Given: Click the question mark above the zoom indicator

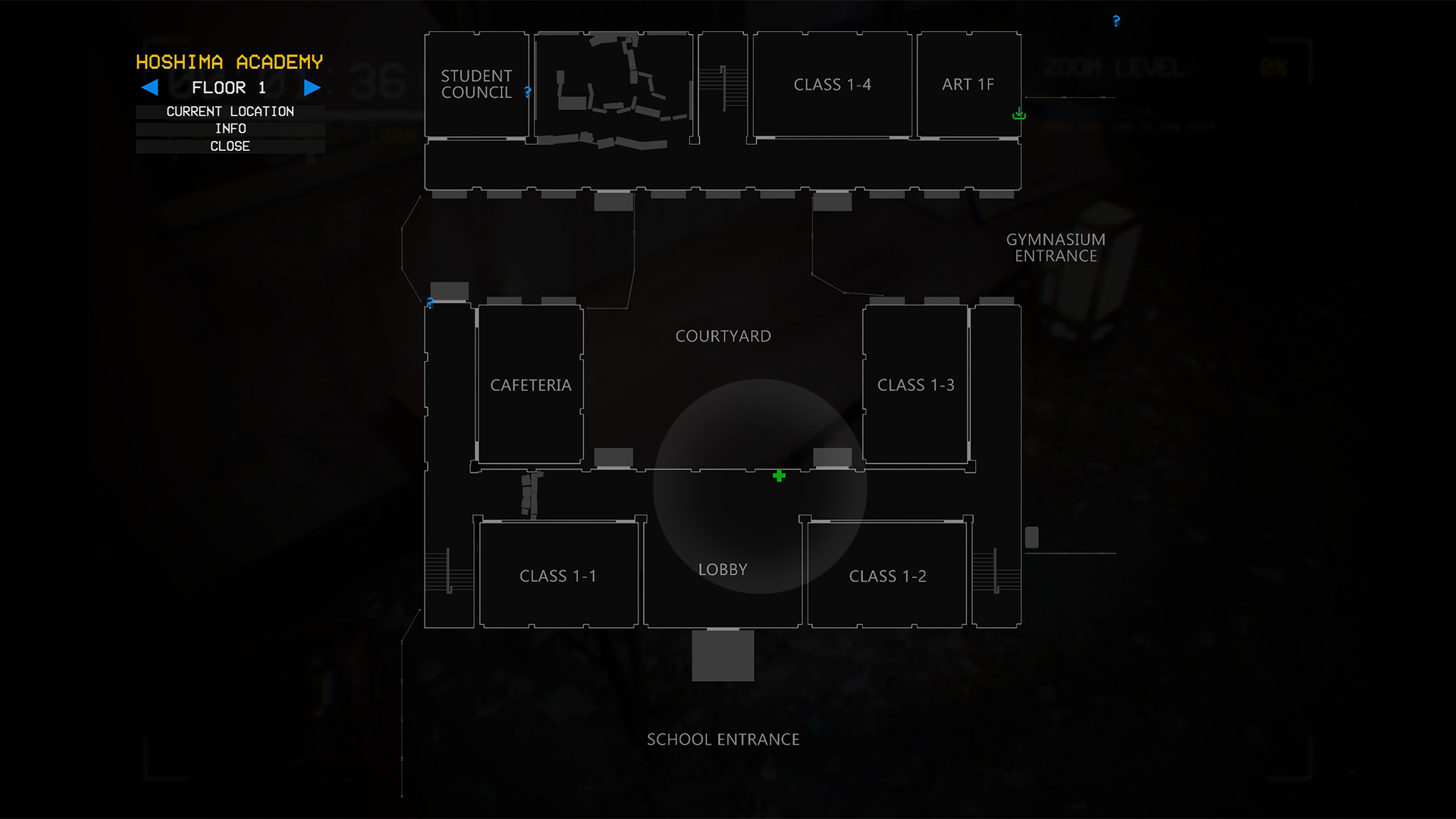Looking at the screenshot, I should (1116, 20).
